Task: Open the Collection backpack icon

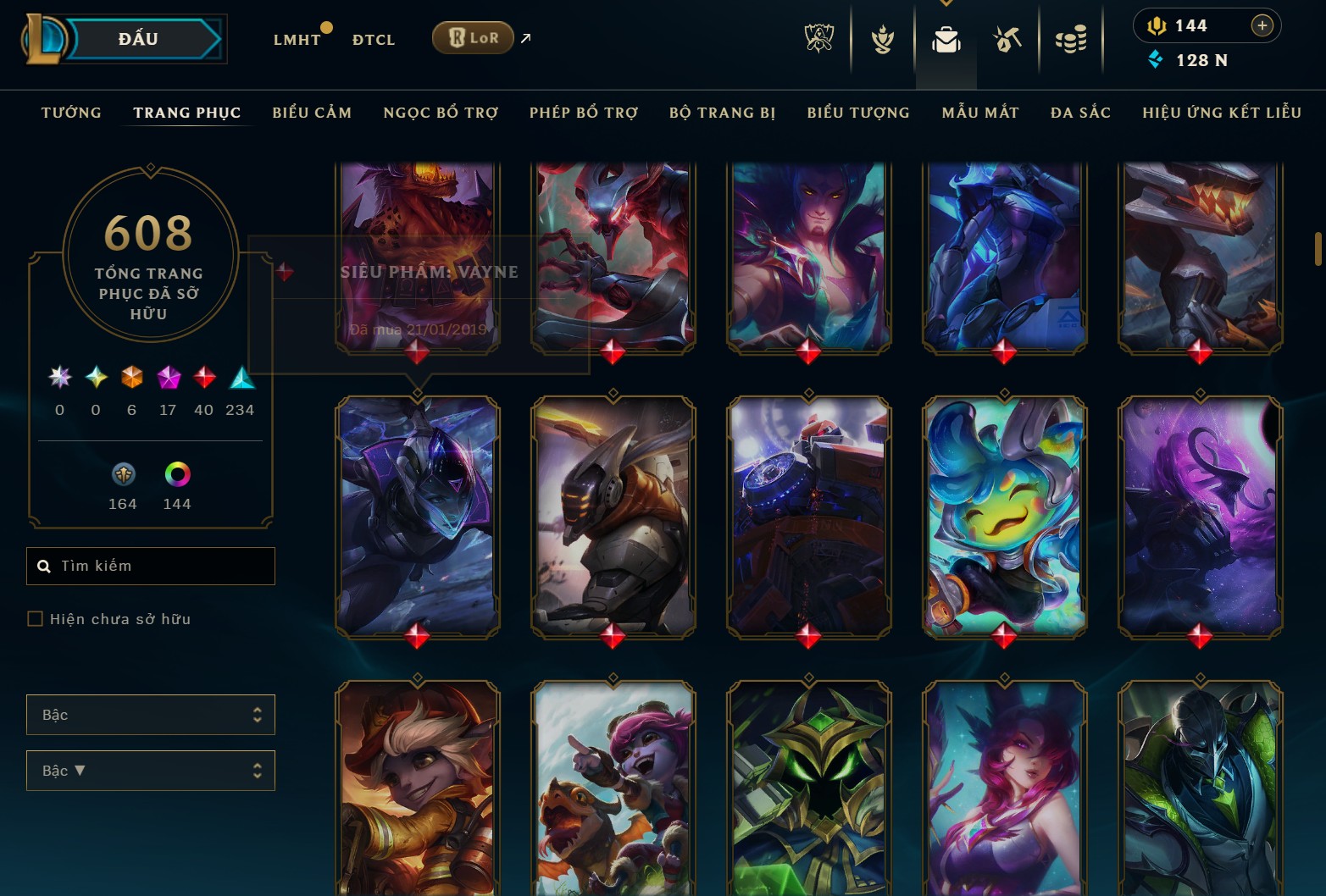Action: point(946,38)
